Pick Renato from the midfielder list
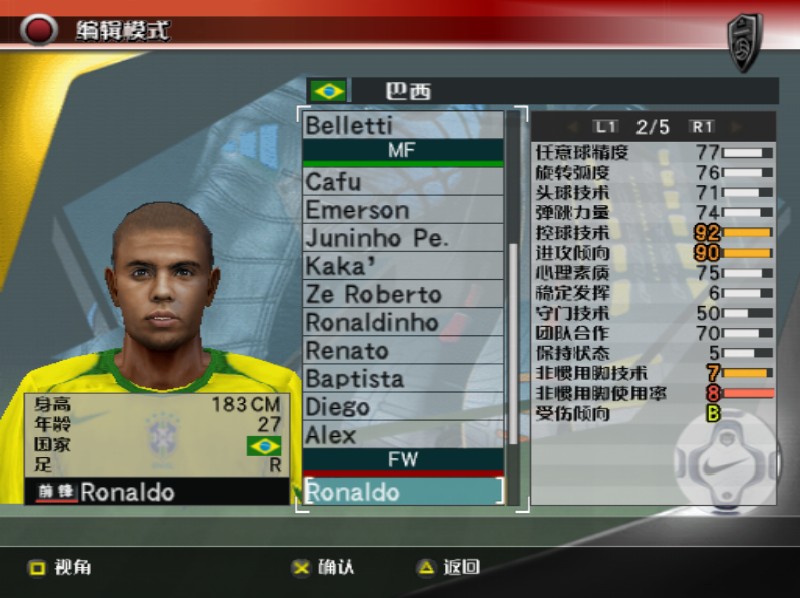Screen dimensions: 800x598 point(402,351)
